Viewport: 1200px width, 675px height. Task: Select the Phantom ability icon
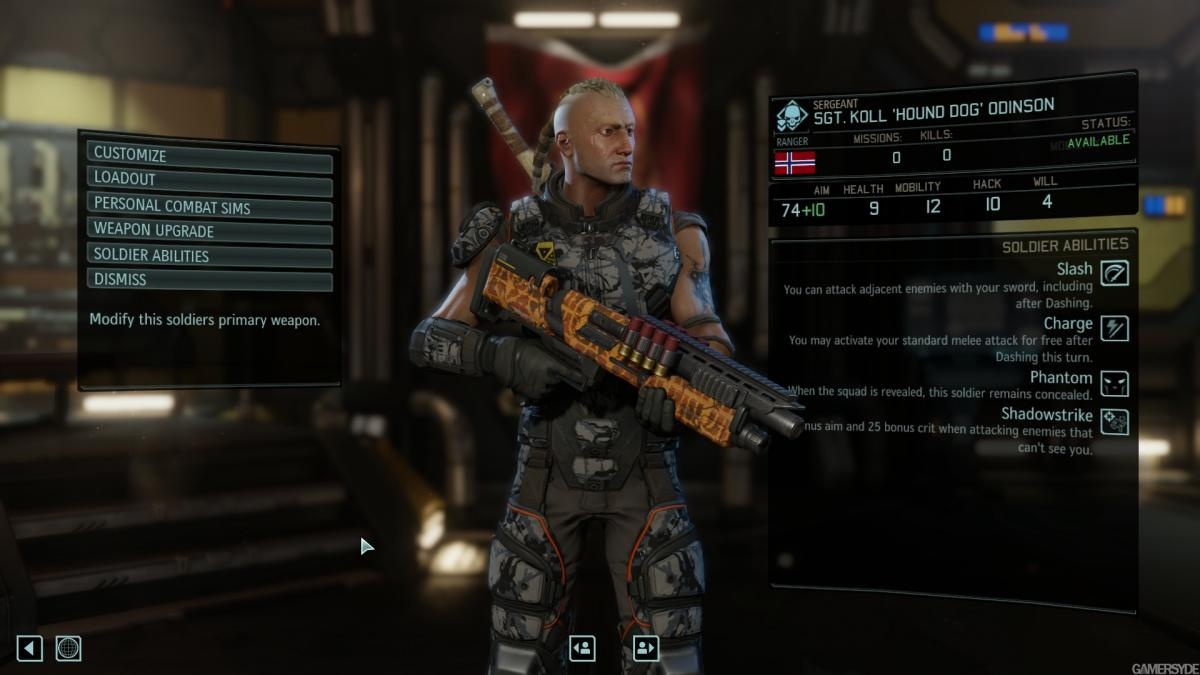pyautogui.click(x=1114, y=382)
